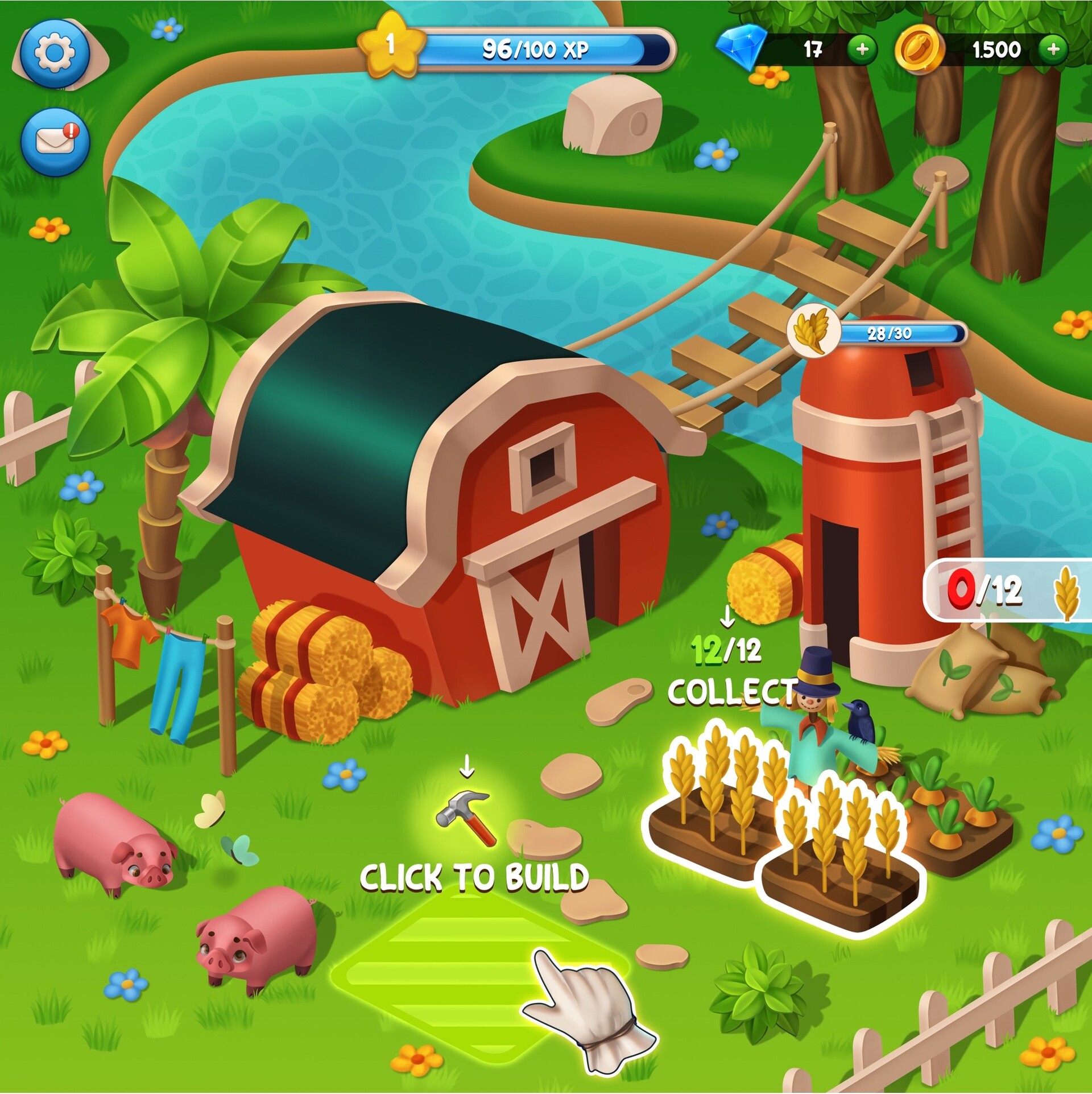The width and height of the screenshot is (1092, 1094).
Task: Open the gear settings button
Action: 55,53
